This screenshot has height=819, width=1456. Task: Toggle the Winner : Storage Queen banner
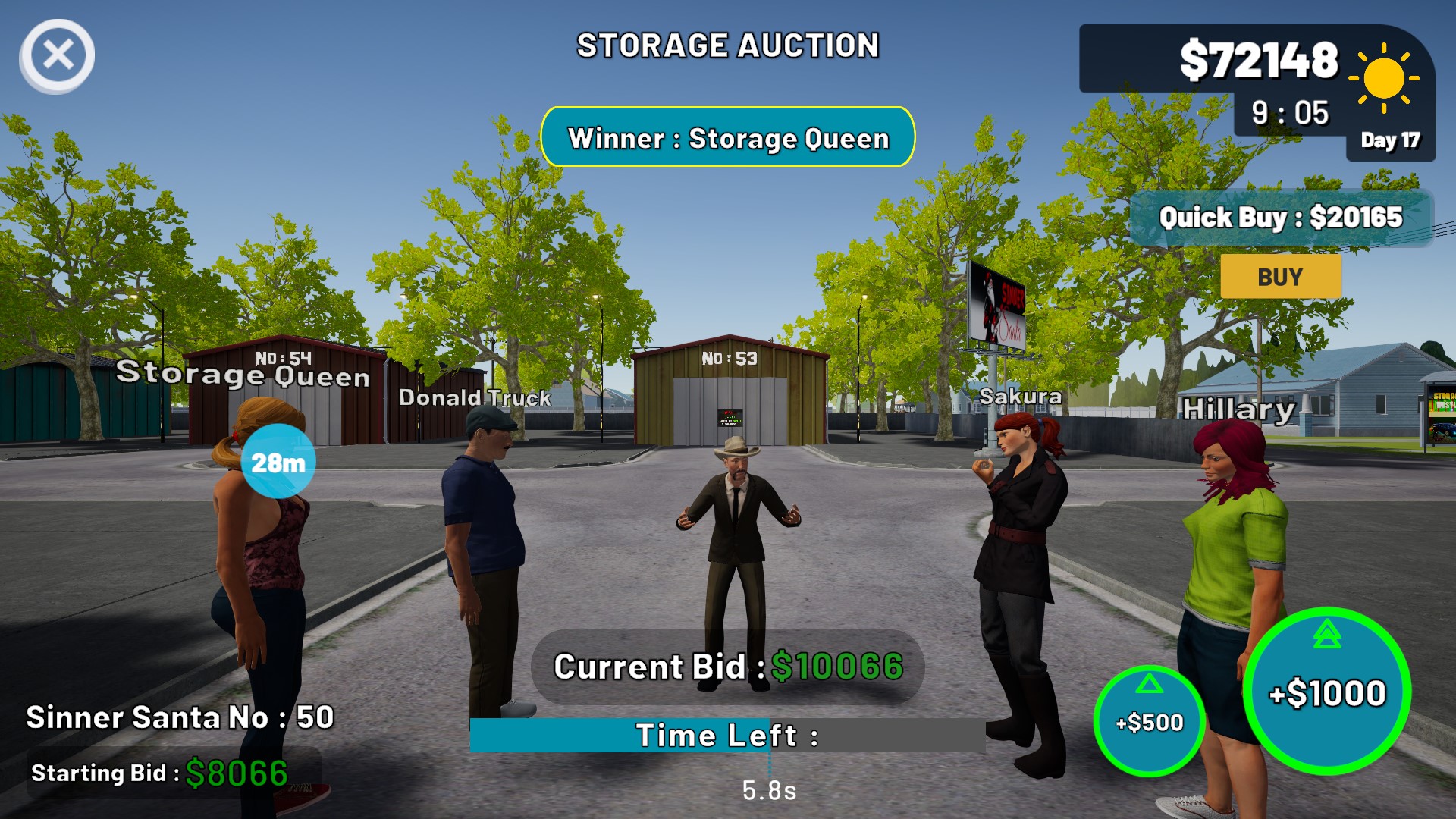tap(730, 138)
